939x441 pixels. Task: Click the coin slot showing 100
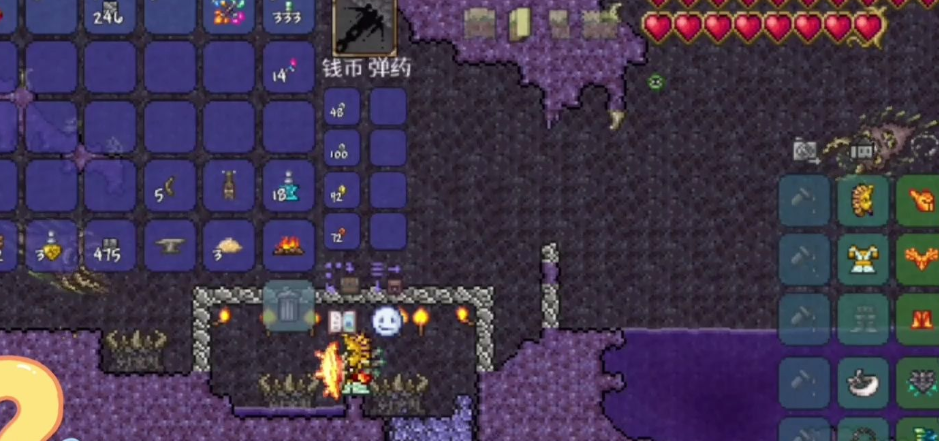342,150
